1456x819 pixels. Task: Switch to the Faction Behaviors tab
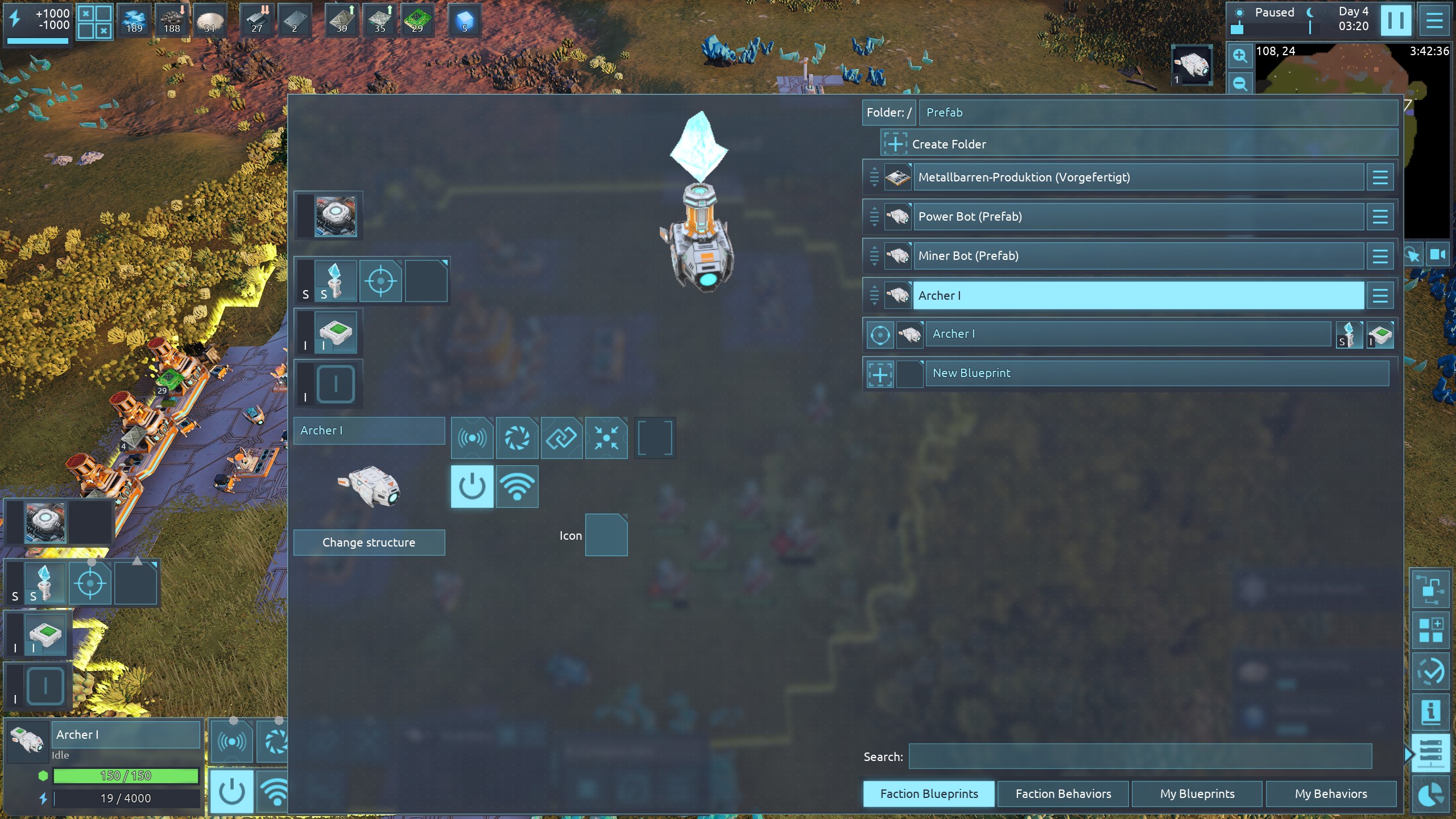coord(1062,793)
